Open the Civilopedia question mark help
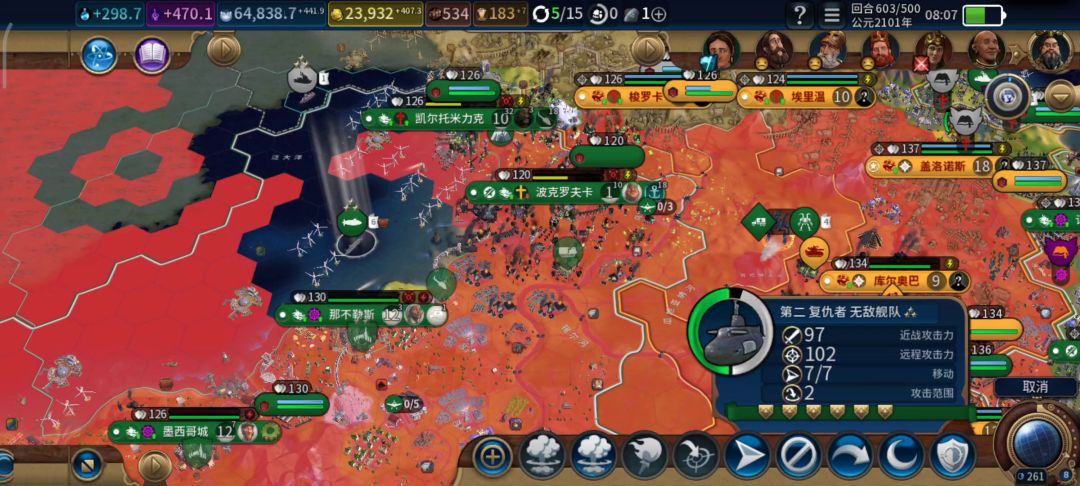This screenshot has height=486, width=1080. [799, 15]
